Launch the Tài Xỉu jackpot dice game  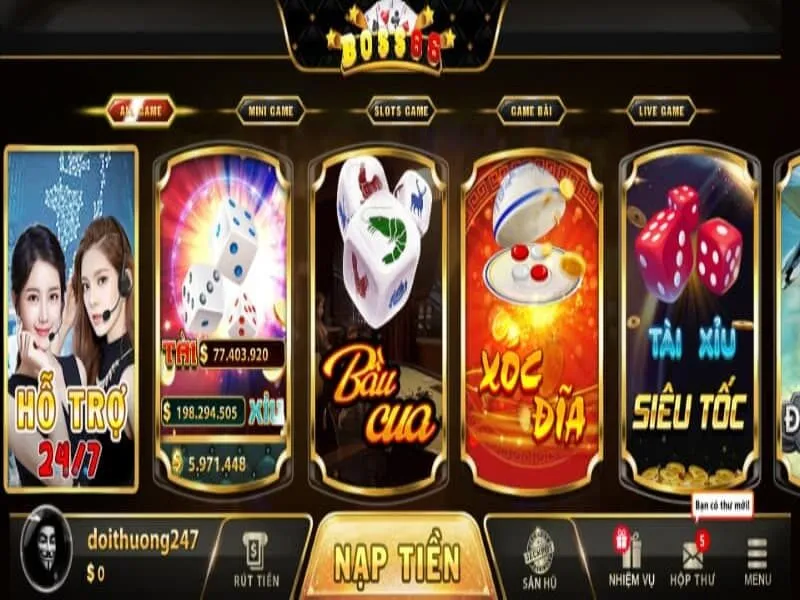tap(223, 320)
